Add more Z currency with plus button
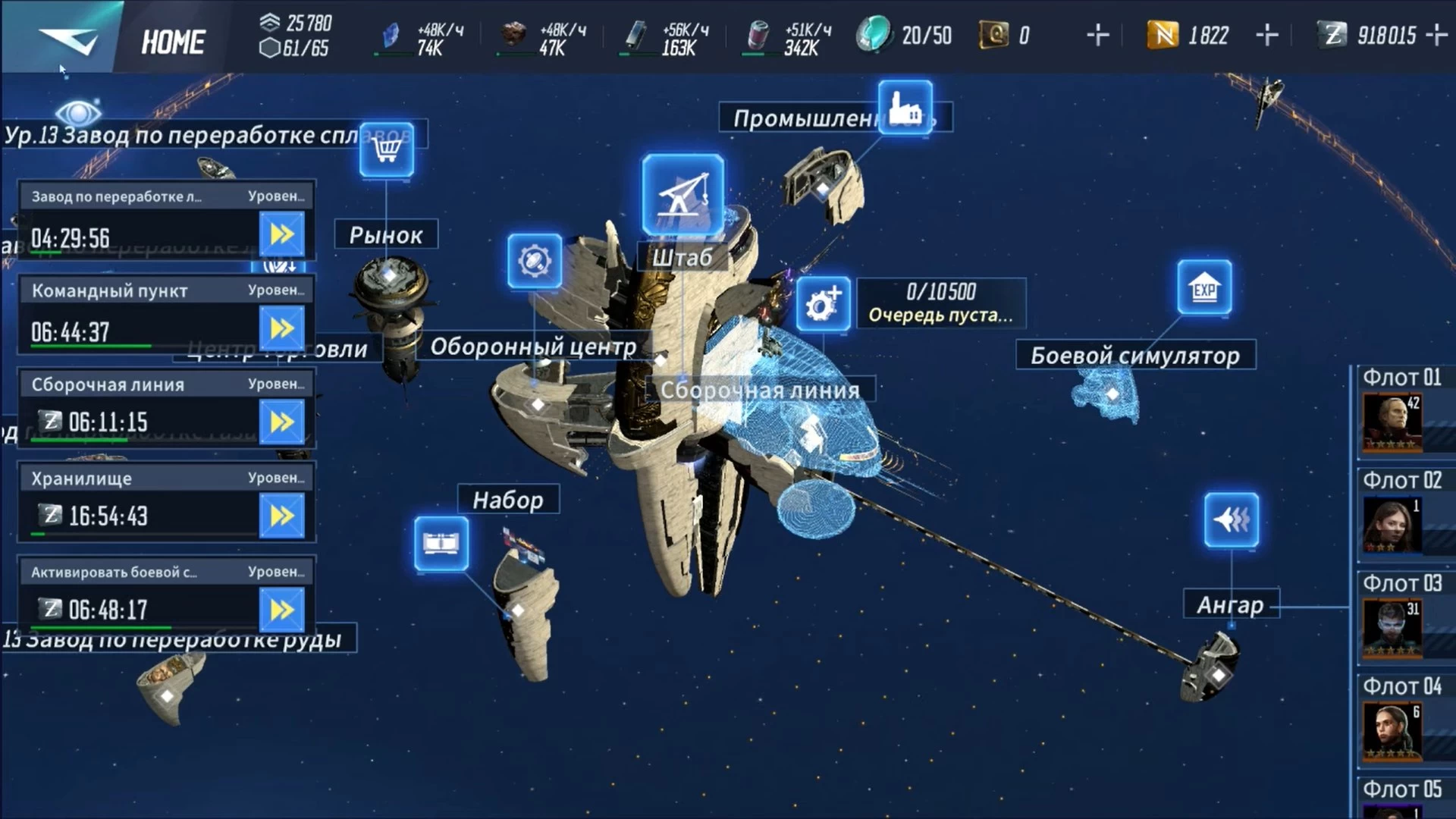This screenshot has height=819, width=1456. pos(1436,35)
